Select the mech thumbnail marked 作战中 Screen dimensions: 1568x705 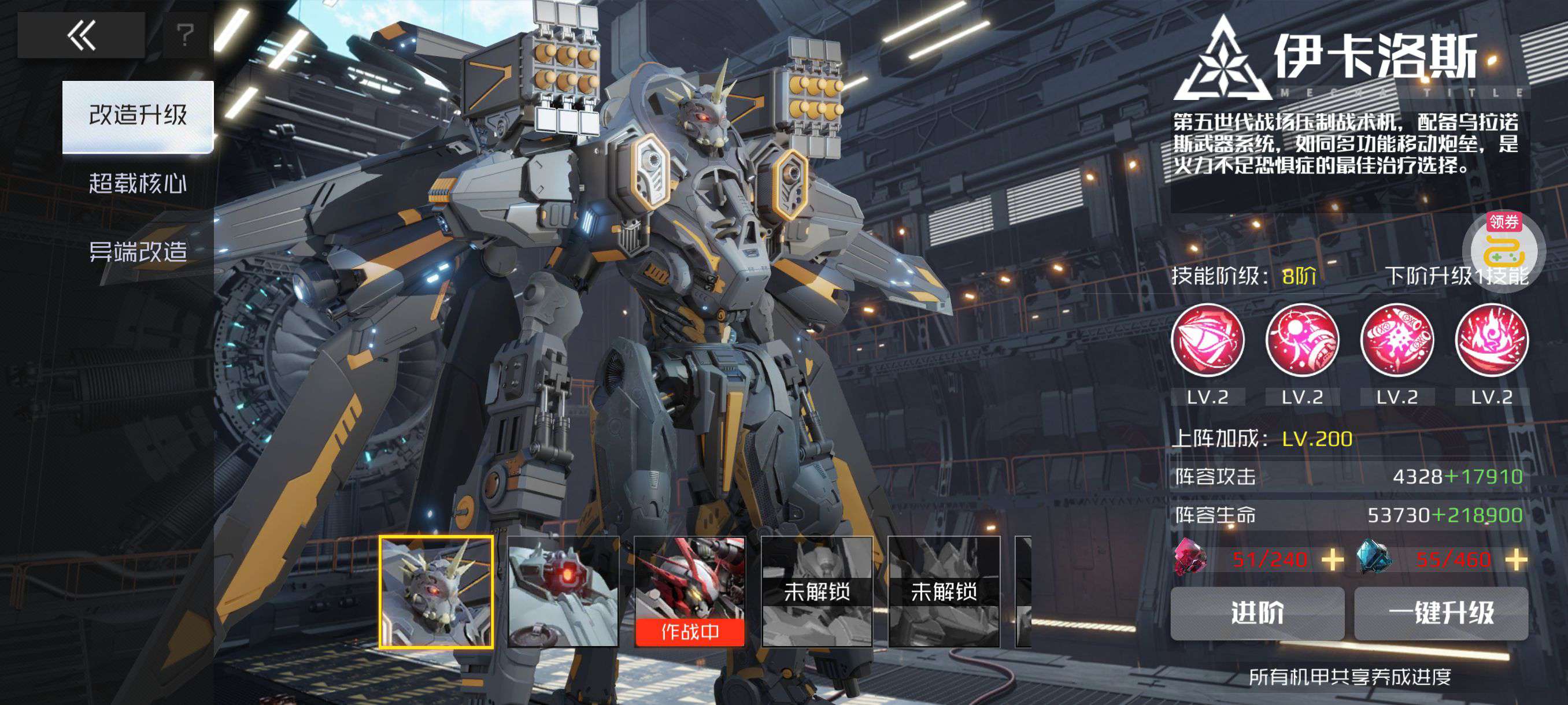click(690, 592)
